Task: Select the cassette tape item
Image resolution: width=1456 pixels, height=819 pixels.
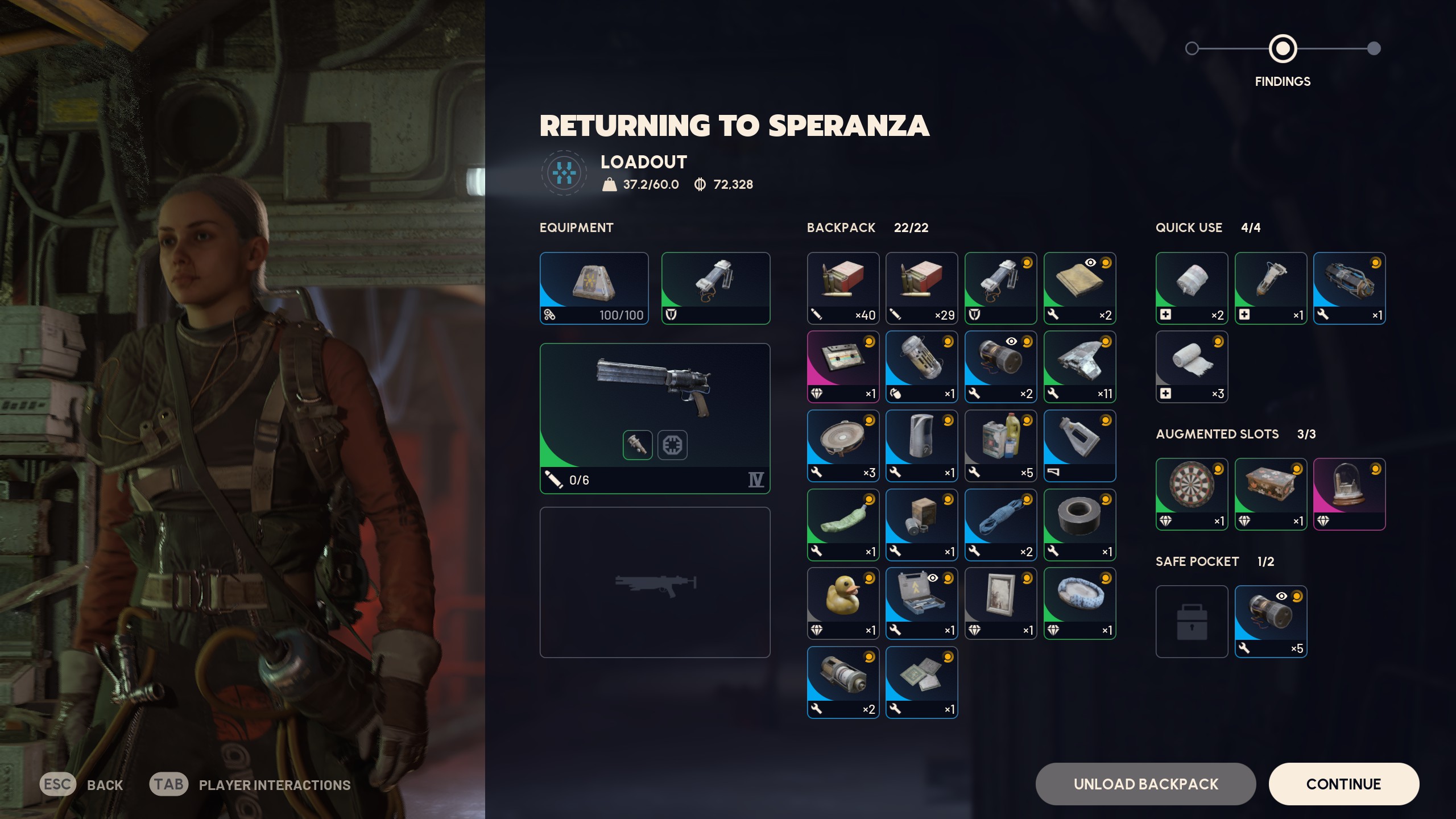Action: tap(843, 367)
